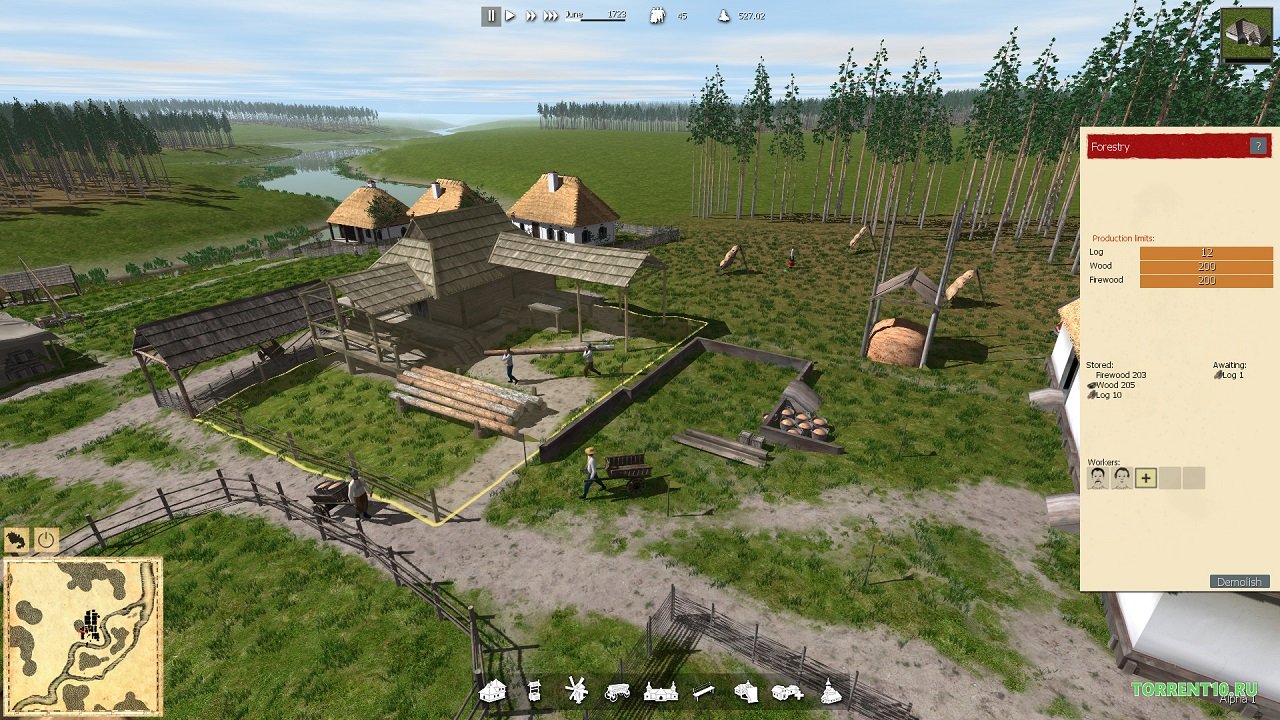Click the building thumbnail in top-right corner
The width and height of the screenshot is (1280, 720).
pyautogui.click(x=1247, y=36)
